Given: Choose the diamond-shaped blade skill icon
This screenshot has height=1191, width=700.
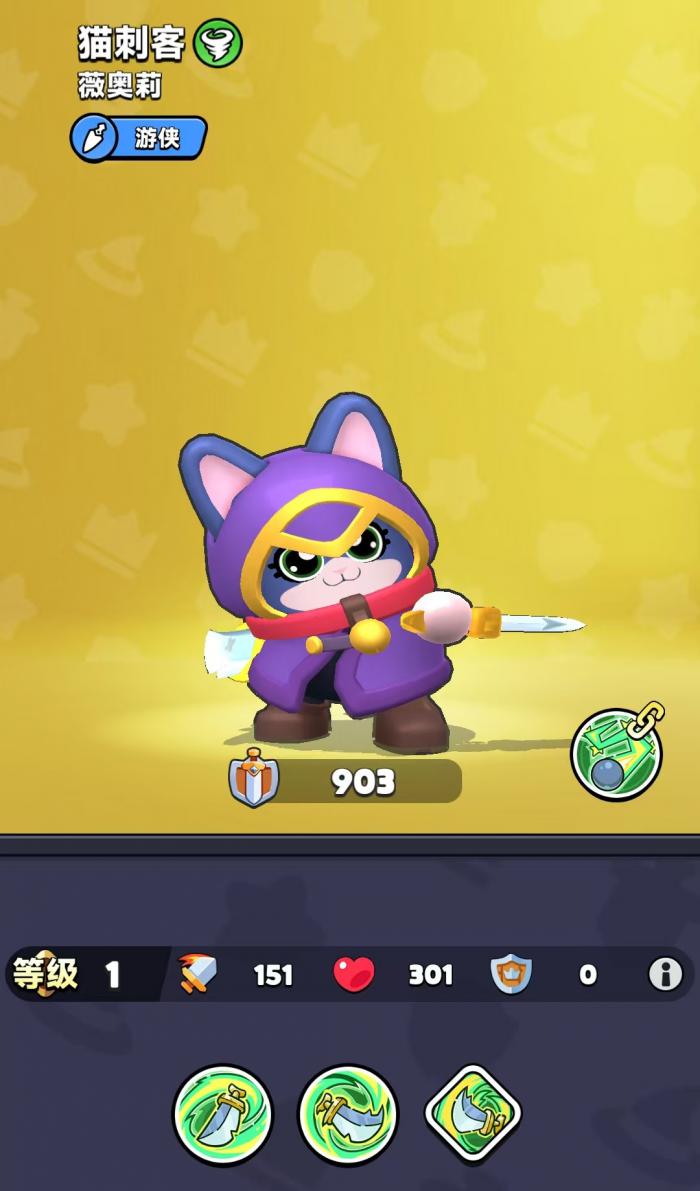Looking at the screenshot, I should (x=473, y=1113).
